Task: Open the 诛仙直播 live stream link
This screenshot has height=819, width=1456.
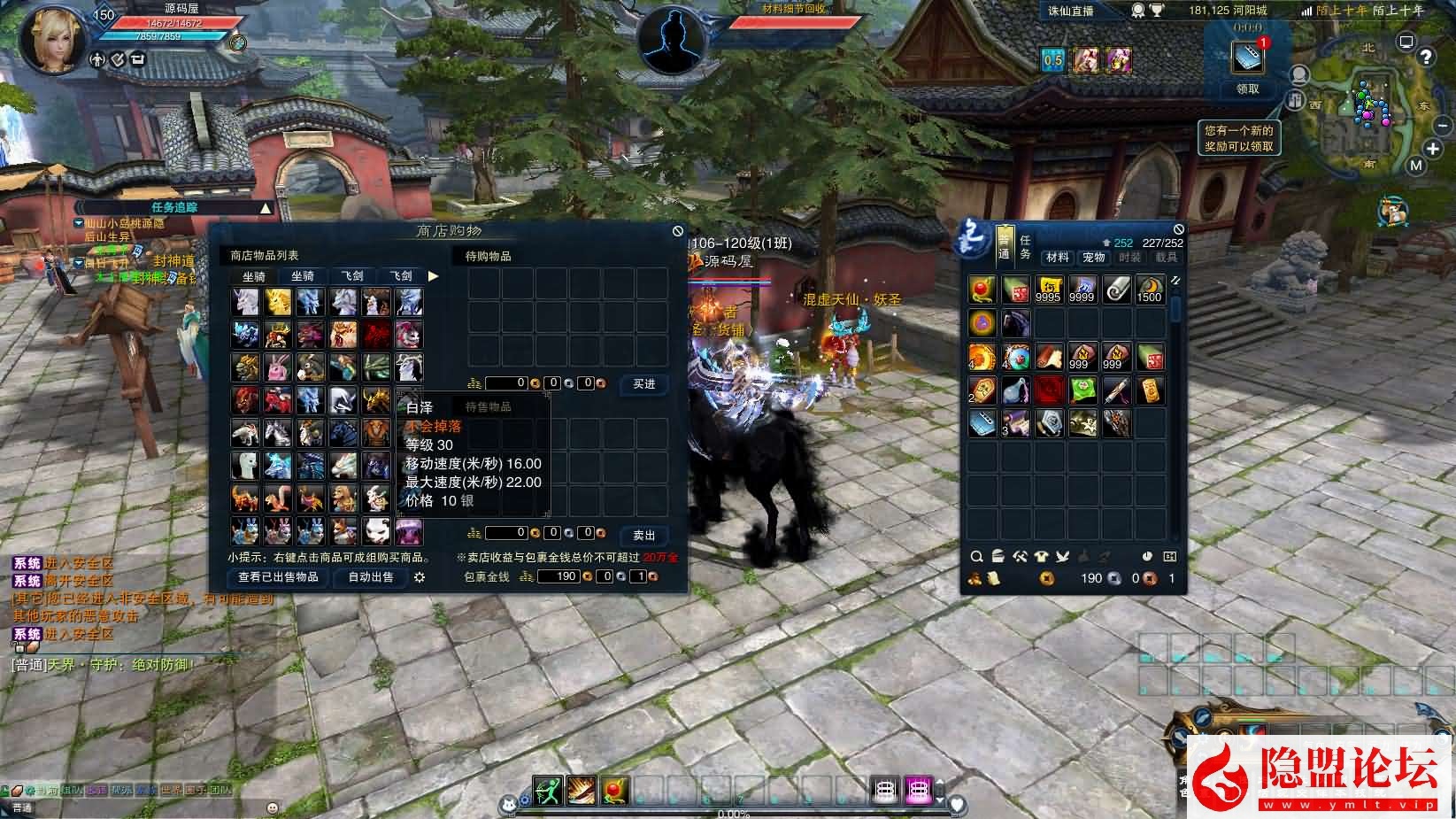Action: pos(1071,11)
